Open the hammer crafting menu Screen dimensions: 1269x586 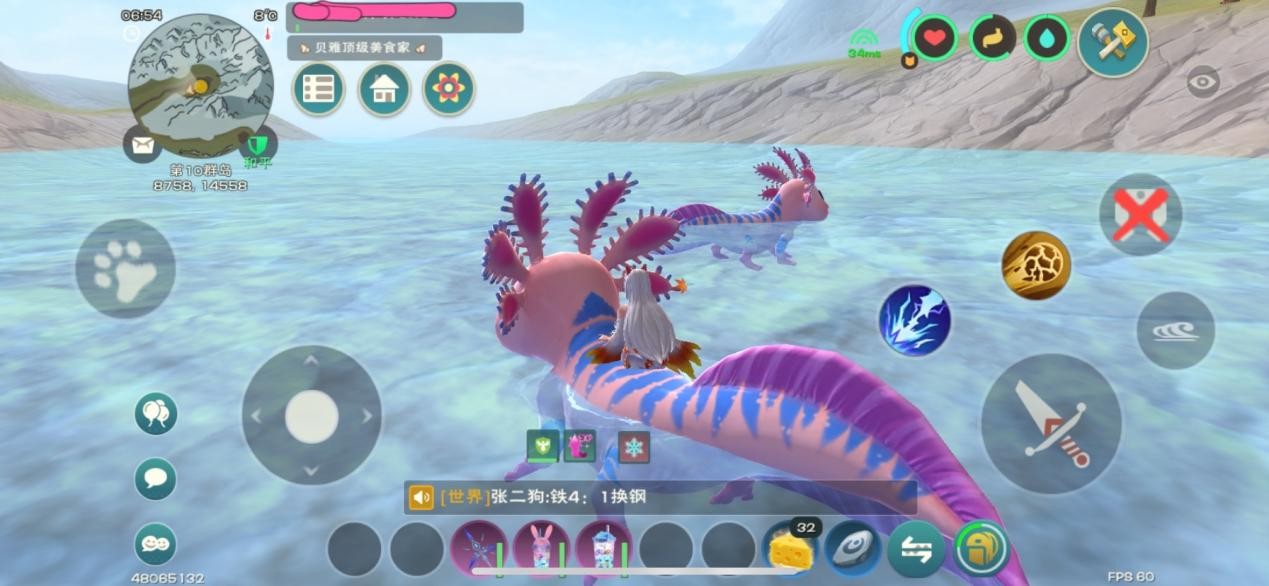point(1112,41)
